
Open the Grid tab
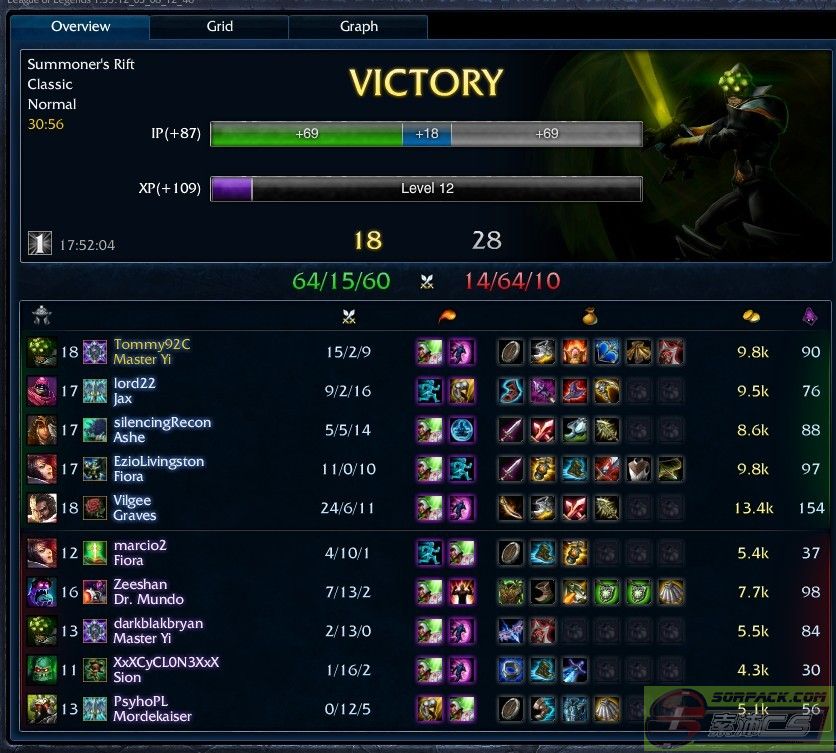click(220, 26)
